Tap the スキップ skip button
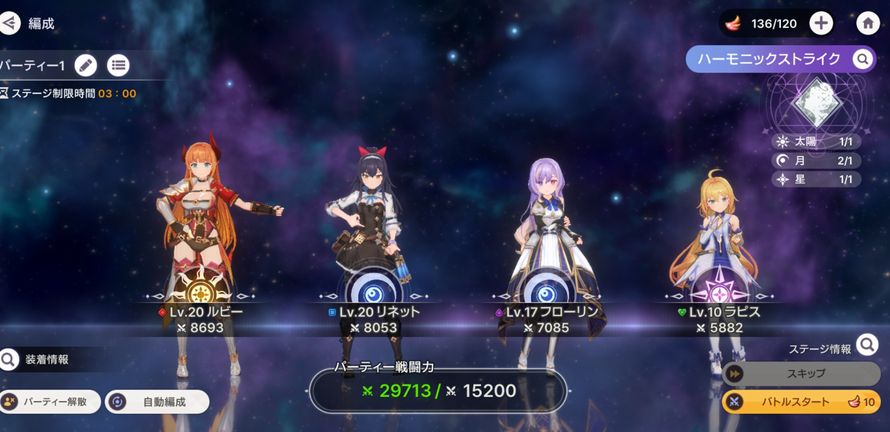 pos(801,373)
